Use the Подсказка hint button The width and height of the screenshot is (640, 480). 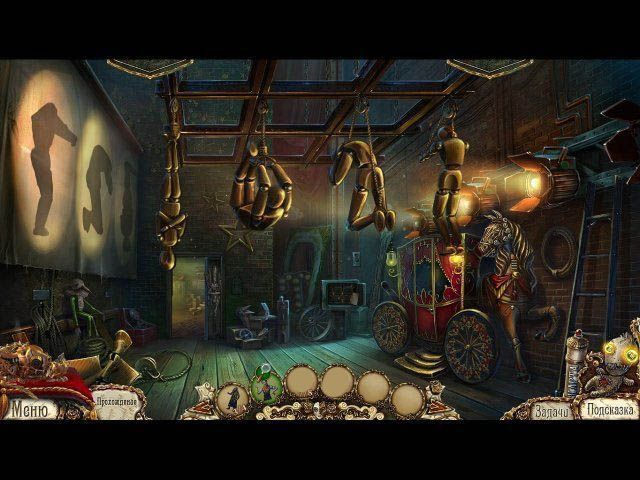pyautogui.click(x=609, y=410)
